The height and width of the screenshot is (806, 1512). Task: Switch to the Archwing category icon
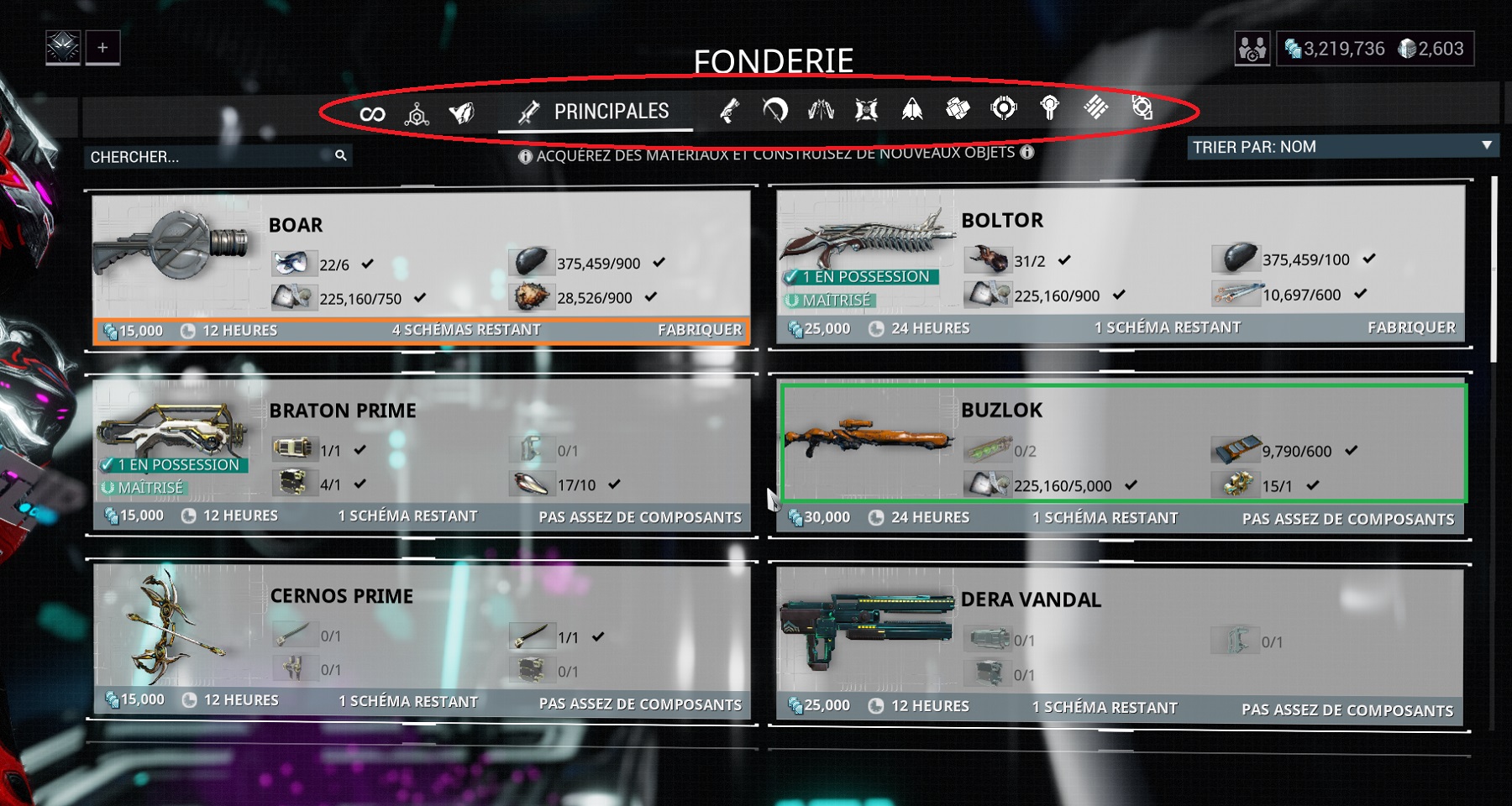[x=911, y=111]
